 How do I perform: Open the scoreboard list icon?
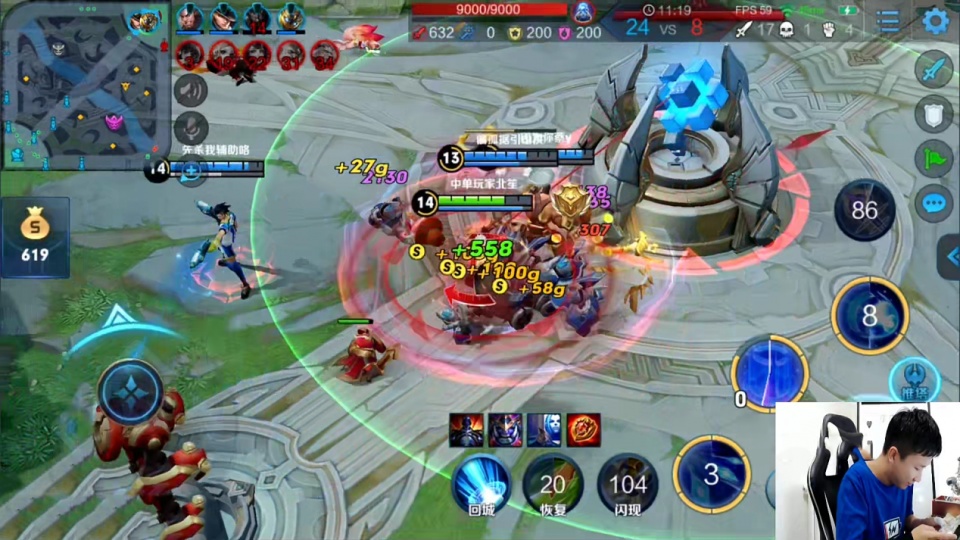pos(888,20)
